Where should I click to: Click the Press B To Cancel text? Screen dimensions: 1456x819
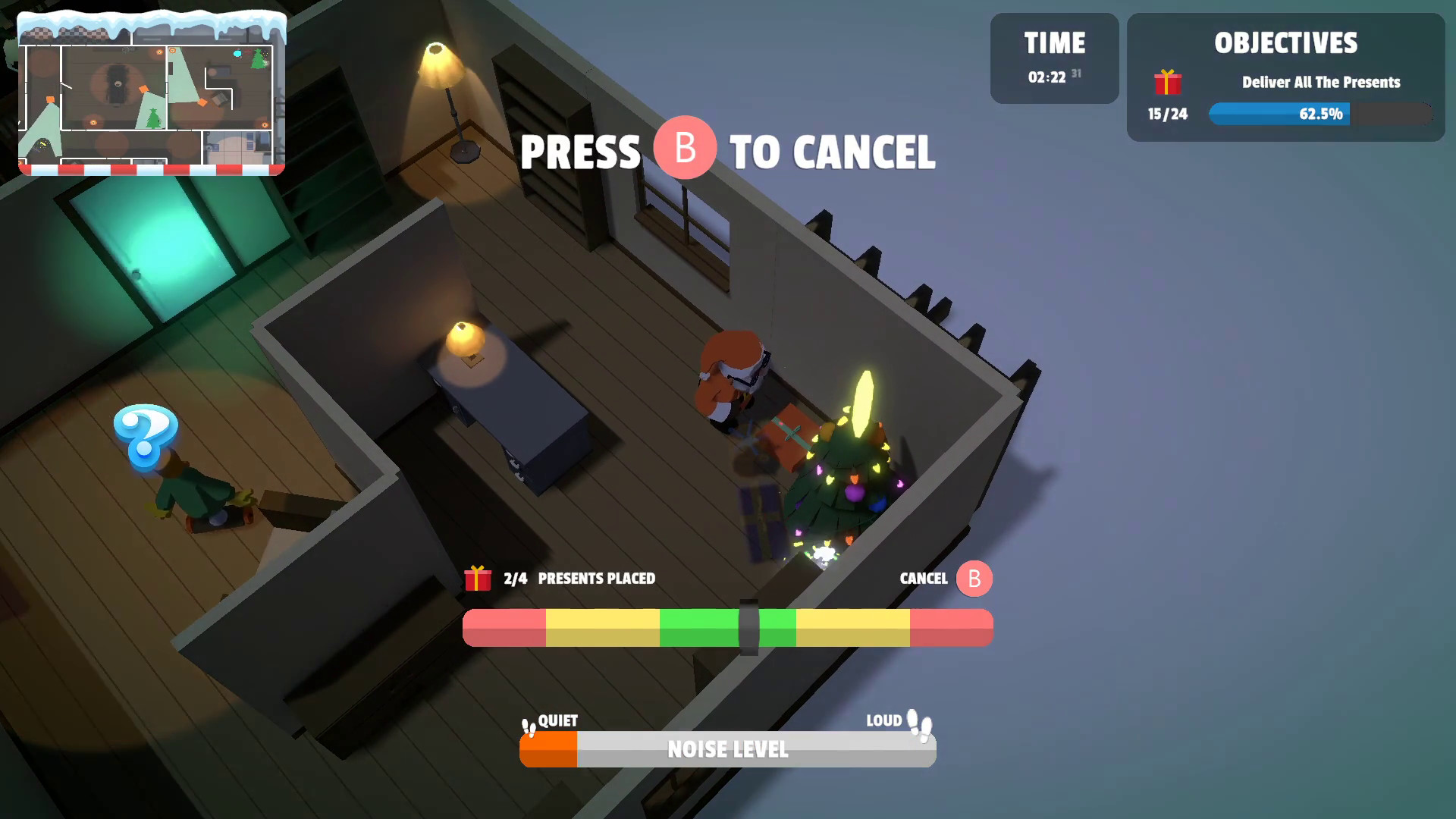[728, 152]
